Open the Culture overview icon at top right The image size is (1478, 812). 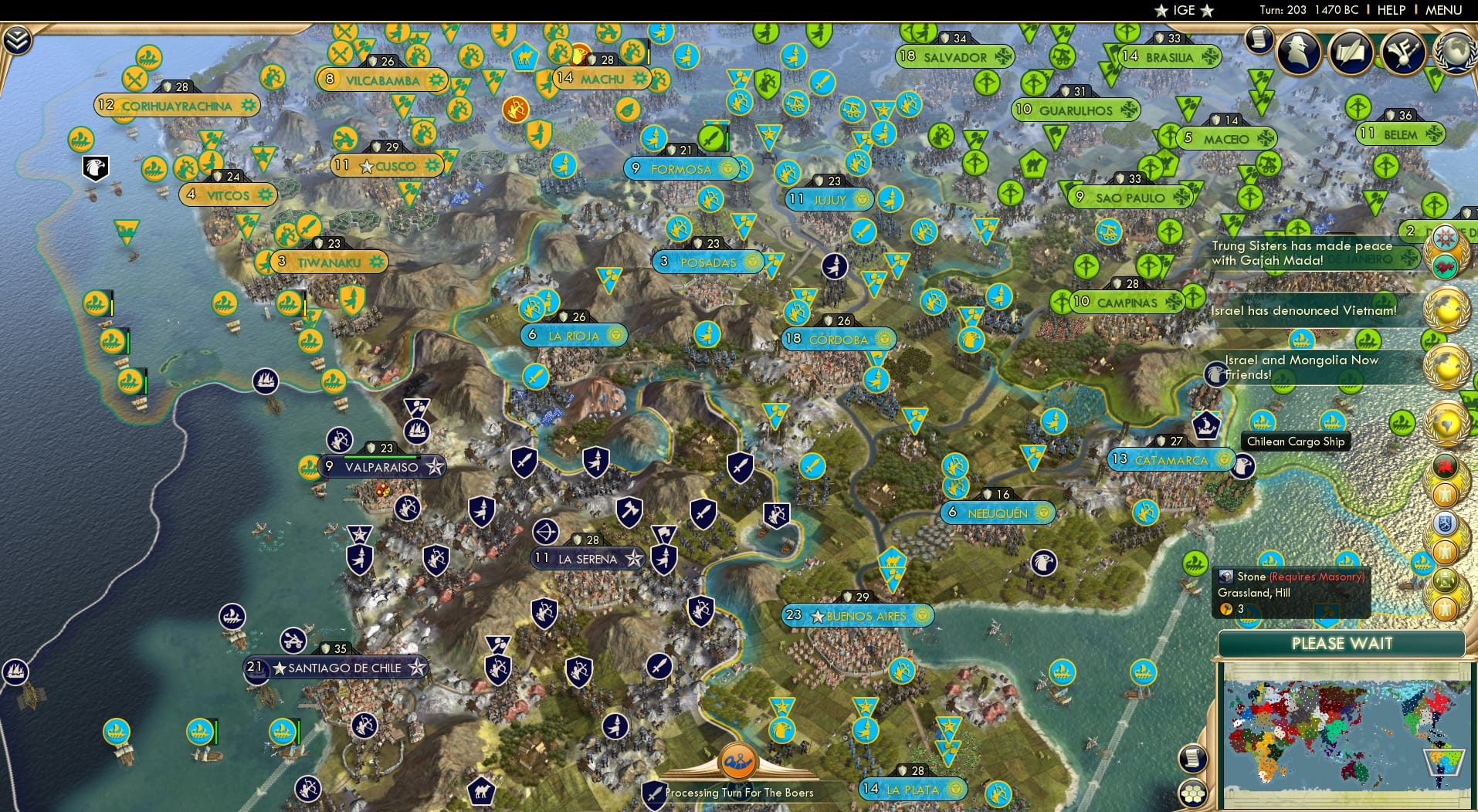point(1402,52)
